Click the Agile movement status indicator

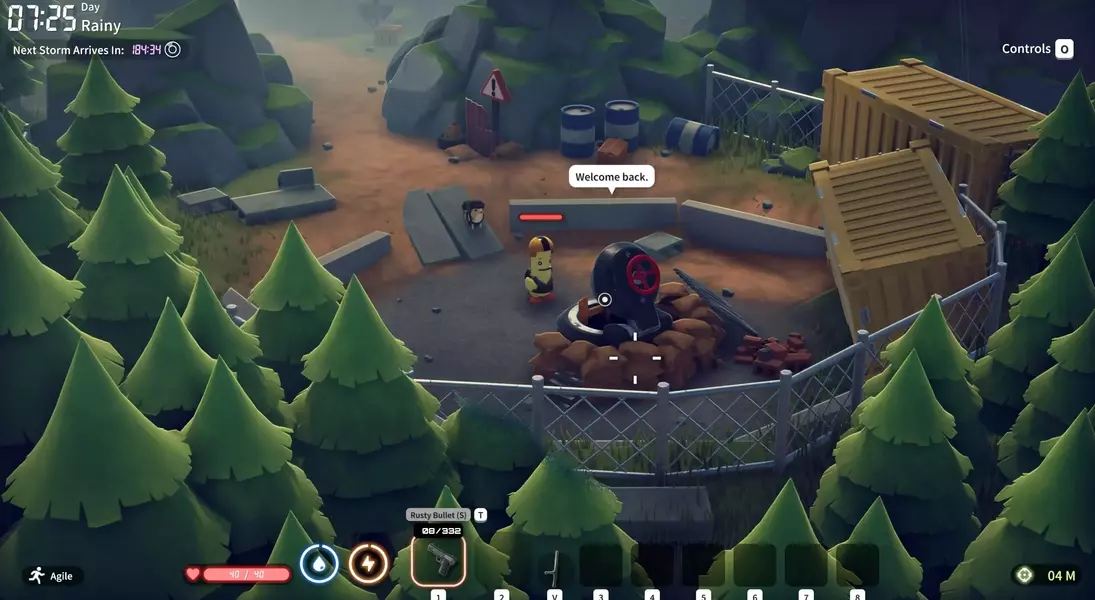54,576
